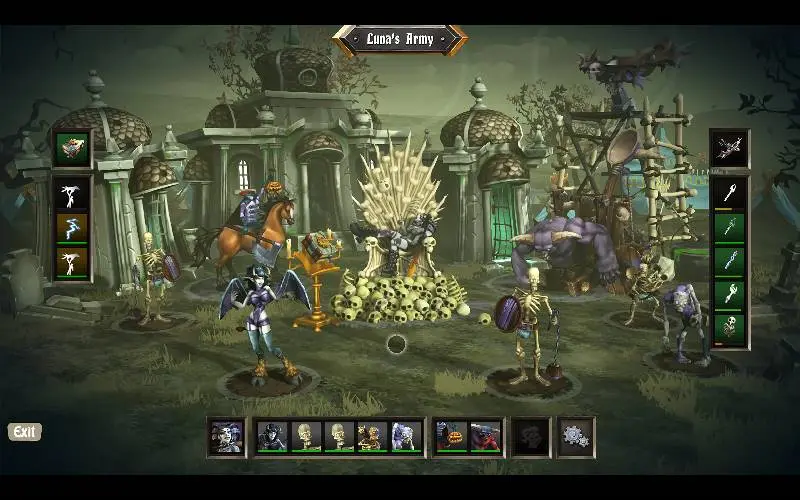Open the gears settings button
800x500 pixels.
pos(575,436)
